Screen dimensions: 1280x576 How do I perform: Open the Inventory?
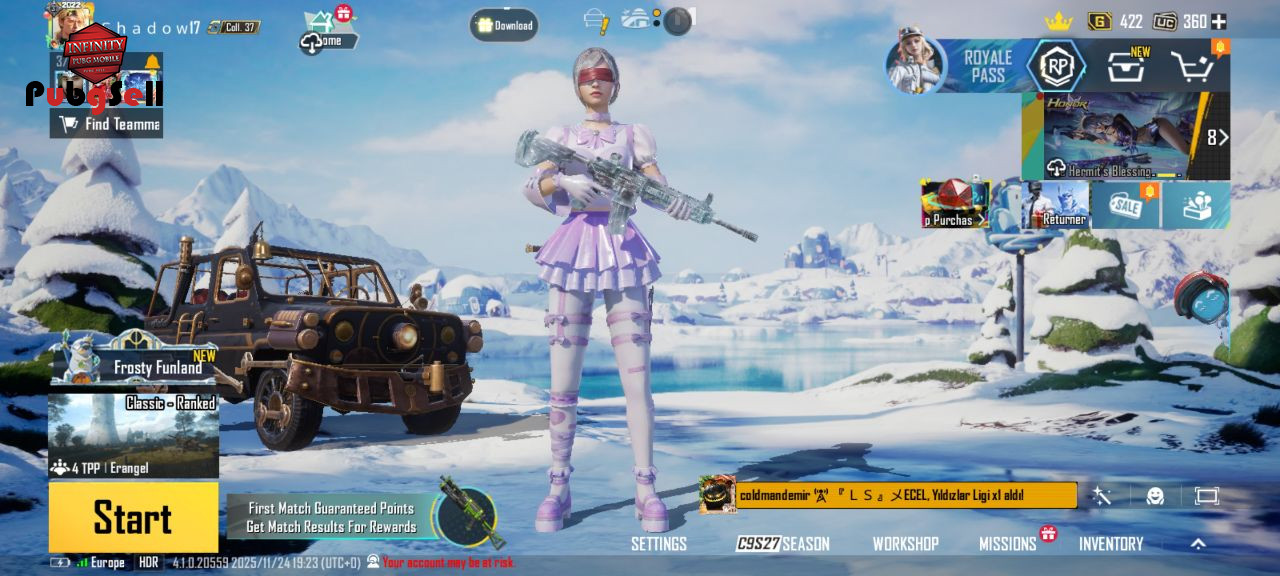coord(1110,544)
